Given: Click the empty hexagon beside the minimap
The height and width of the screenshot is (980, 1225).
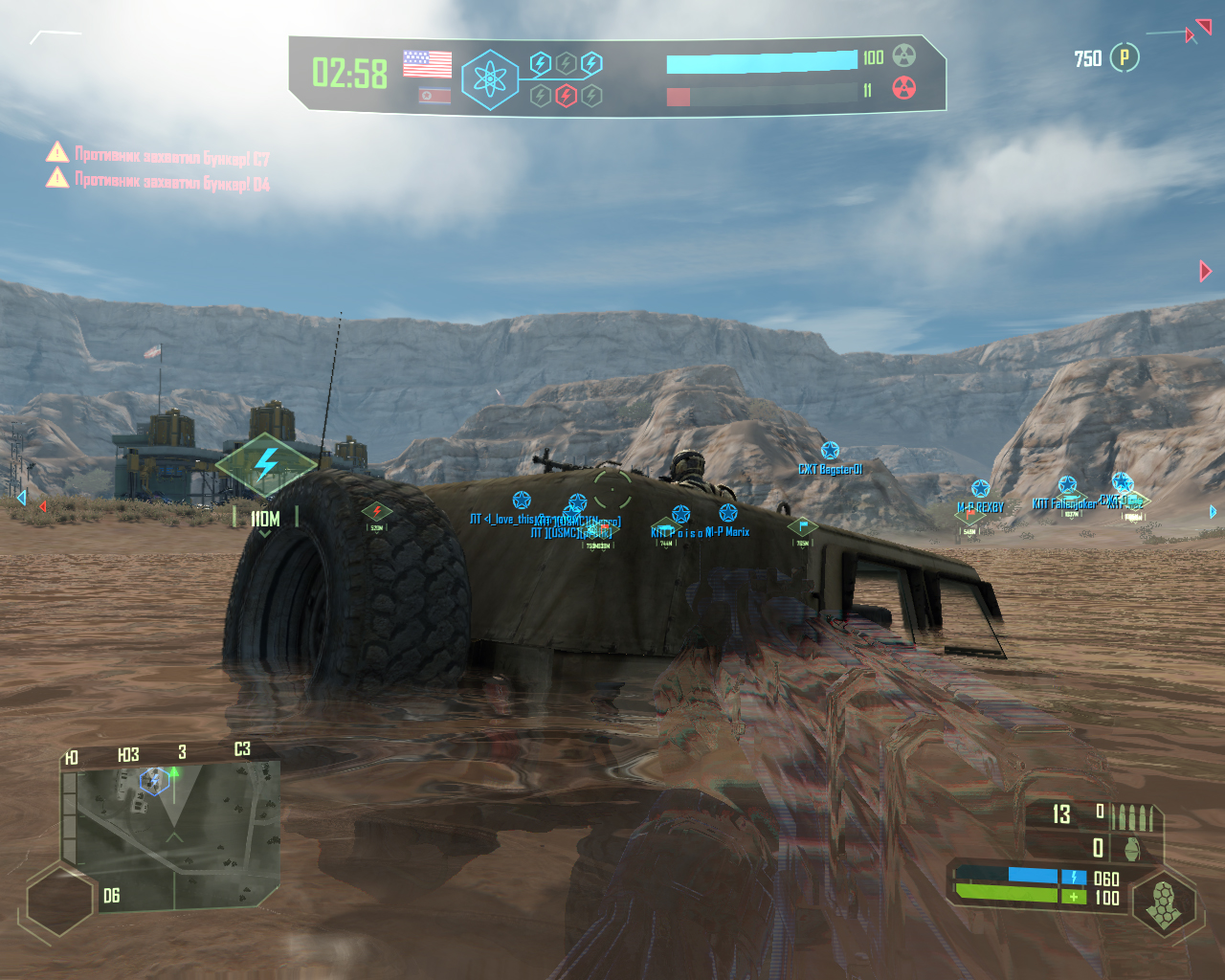Looking at the screenshot, I should [59, 900].
